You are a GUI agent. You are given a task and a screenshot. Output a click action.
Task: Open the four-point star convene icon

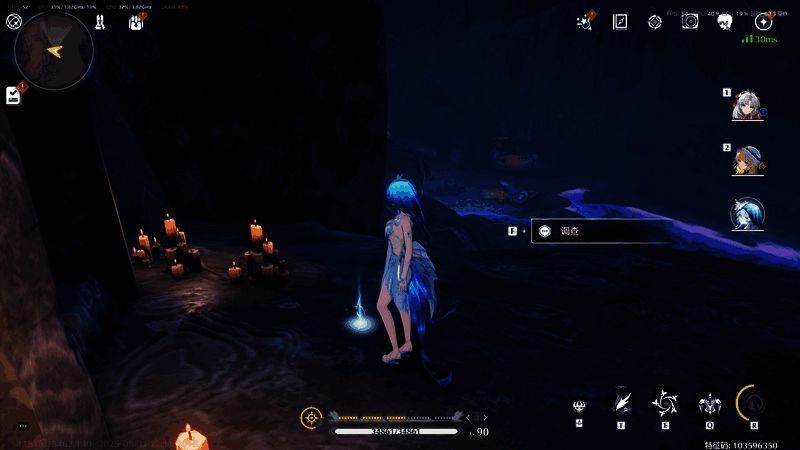763,22
